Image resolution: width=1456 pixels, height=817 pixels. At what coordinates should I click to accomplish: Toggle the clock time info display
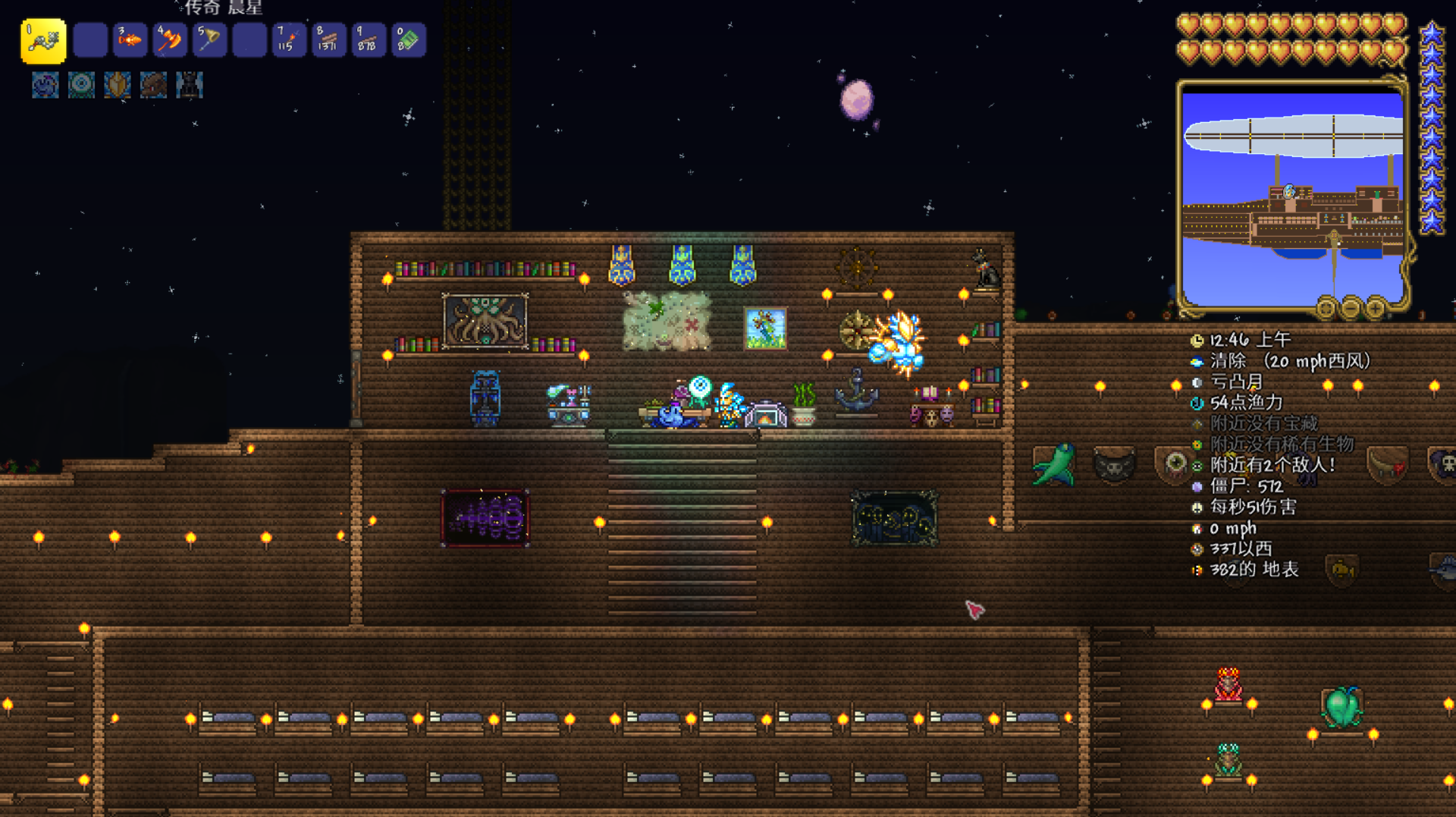click(1197, 341)
